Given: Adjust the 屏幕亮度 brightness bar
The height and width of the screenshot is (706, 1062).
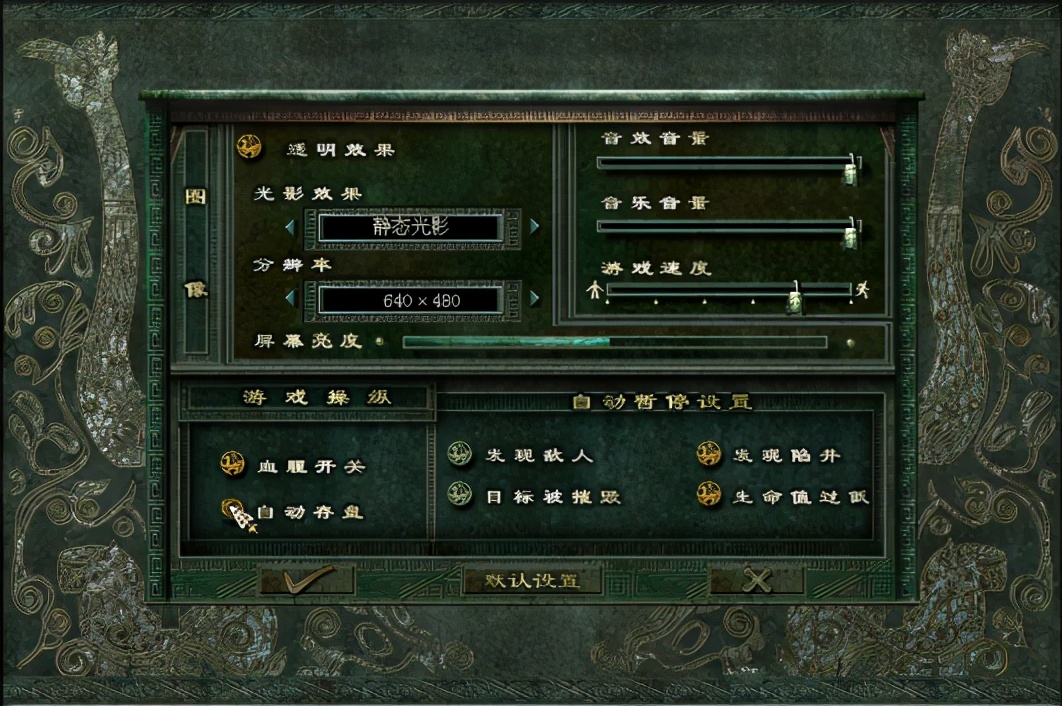Looking at the screenshot, I should point(614,342).
